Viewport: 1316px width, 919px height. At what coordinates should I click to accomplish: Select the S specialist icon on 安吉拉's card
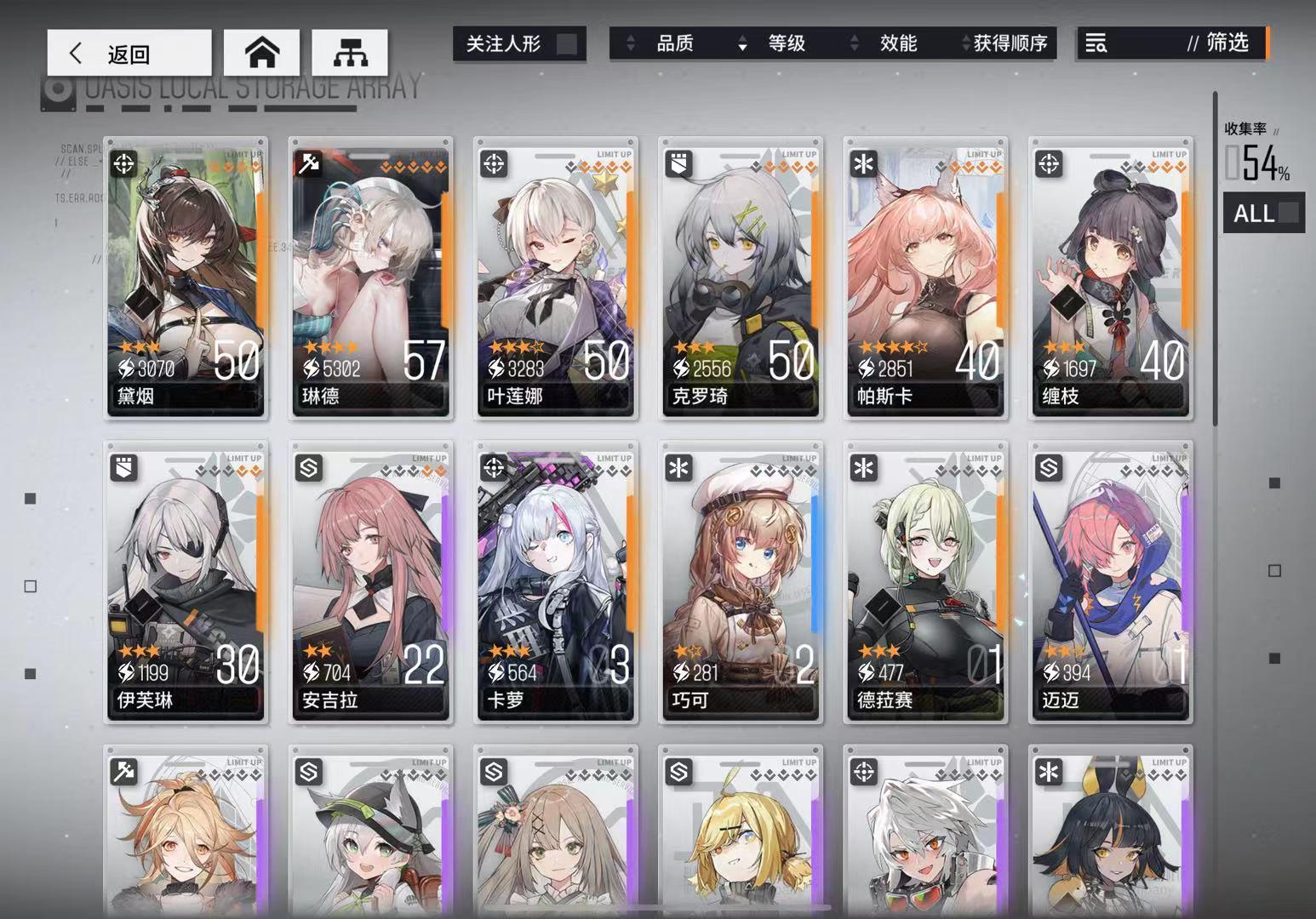point(309,467)
